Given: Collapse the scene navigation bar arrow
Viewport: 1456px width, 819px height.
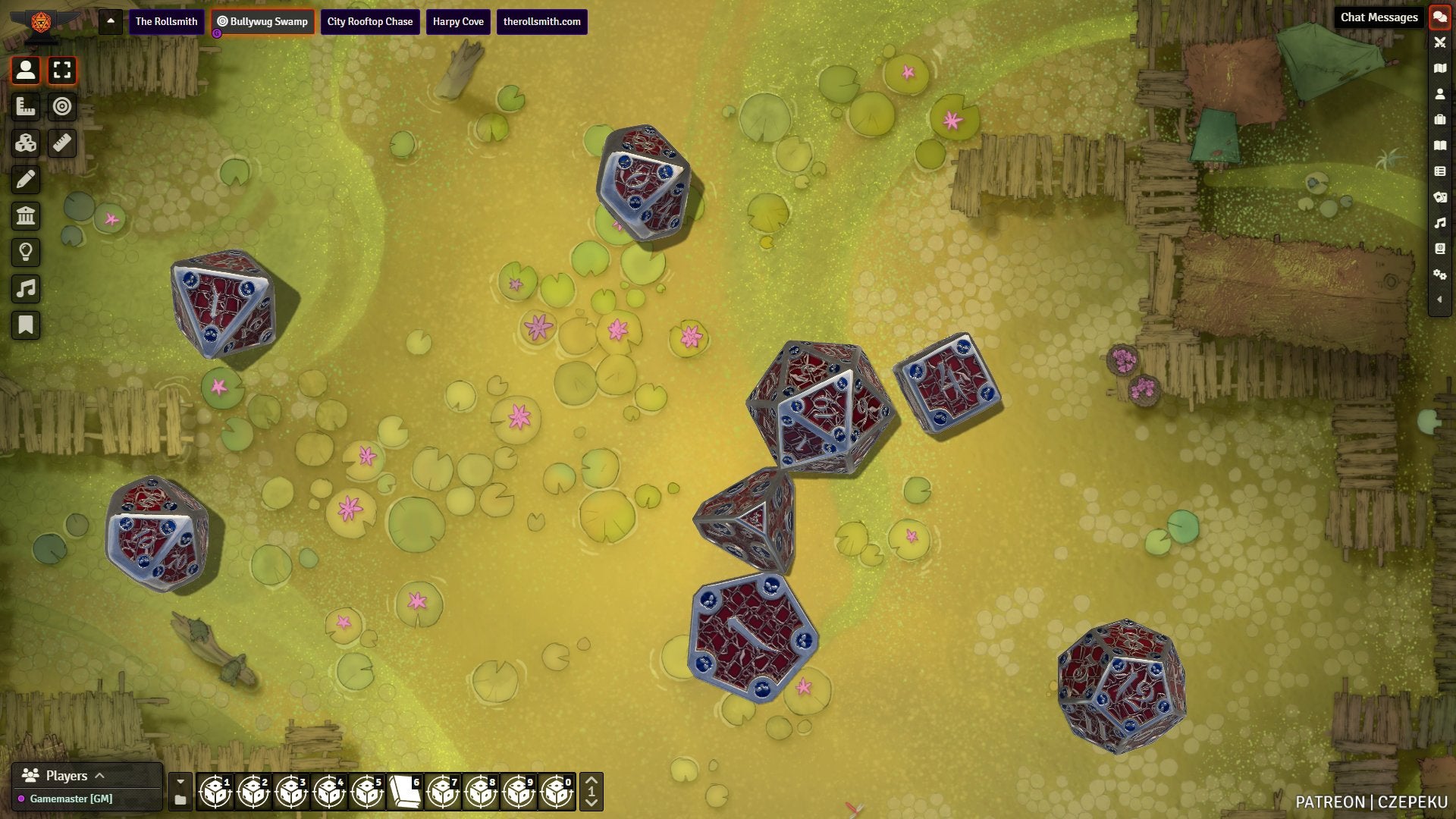Looking at the screenshot, I should point(111,21).
